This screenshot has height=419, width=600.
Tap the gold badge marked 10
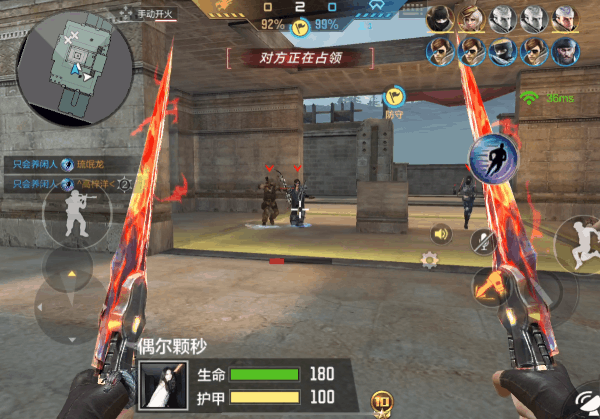380,403
